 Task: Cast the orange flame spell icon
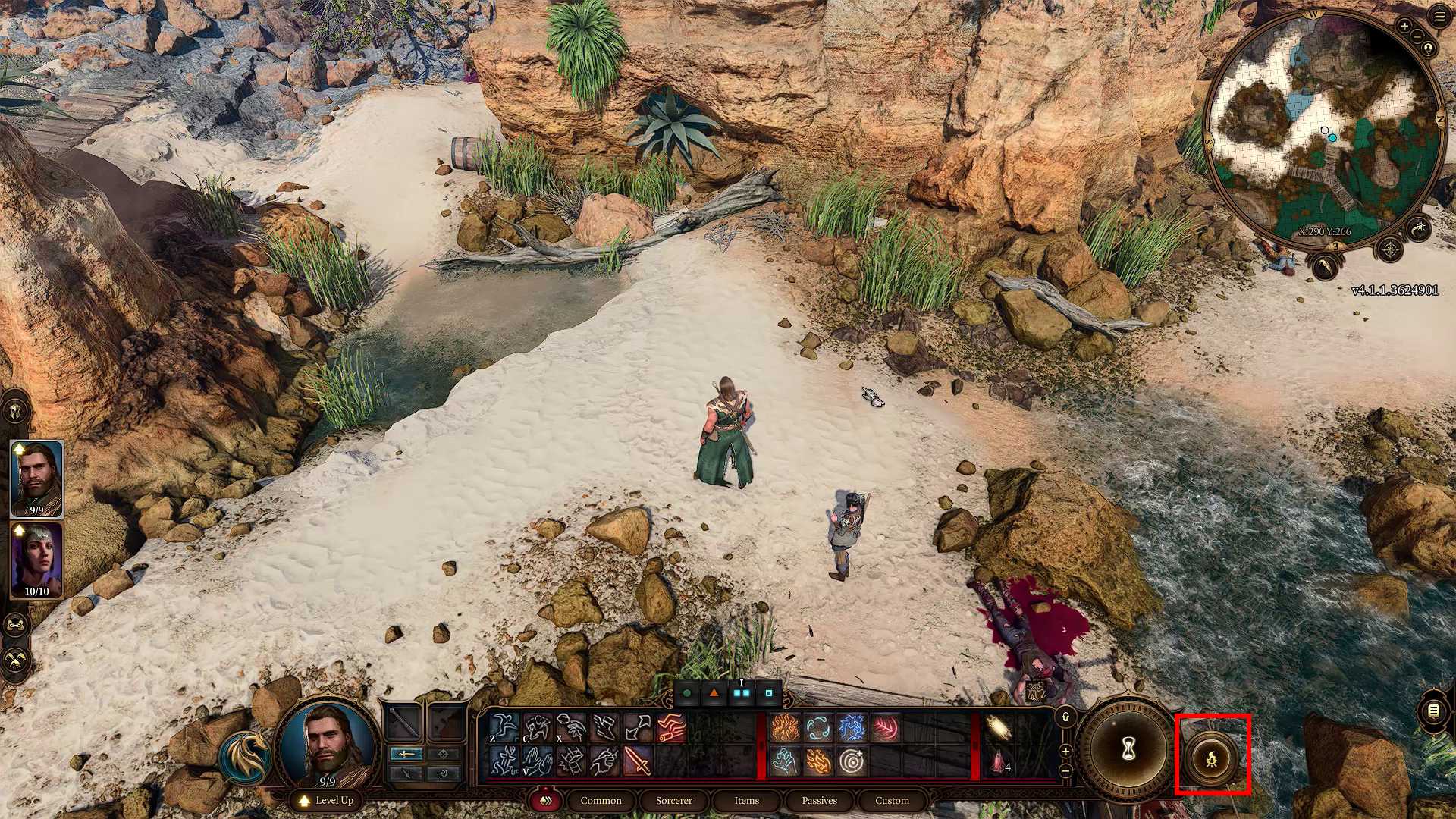(x=784, y=728)
